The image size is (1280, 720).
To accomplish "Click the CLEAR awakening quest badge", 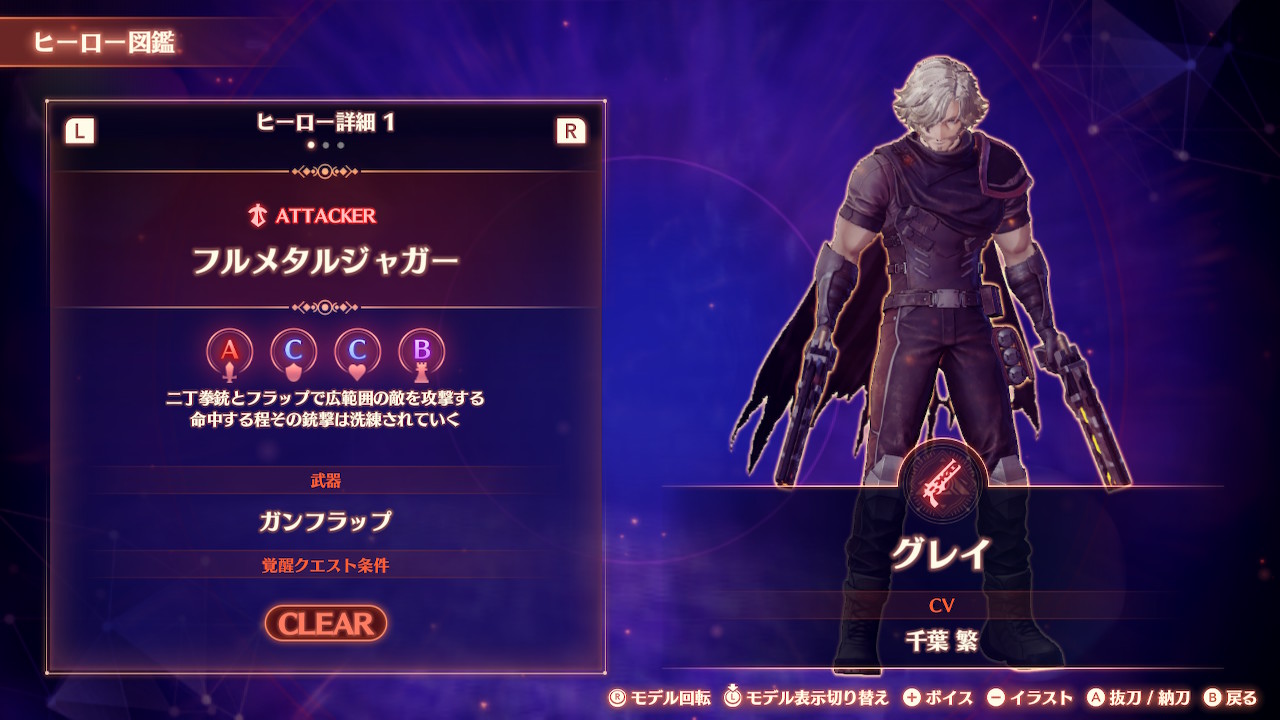I will (x=326, y=623).
